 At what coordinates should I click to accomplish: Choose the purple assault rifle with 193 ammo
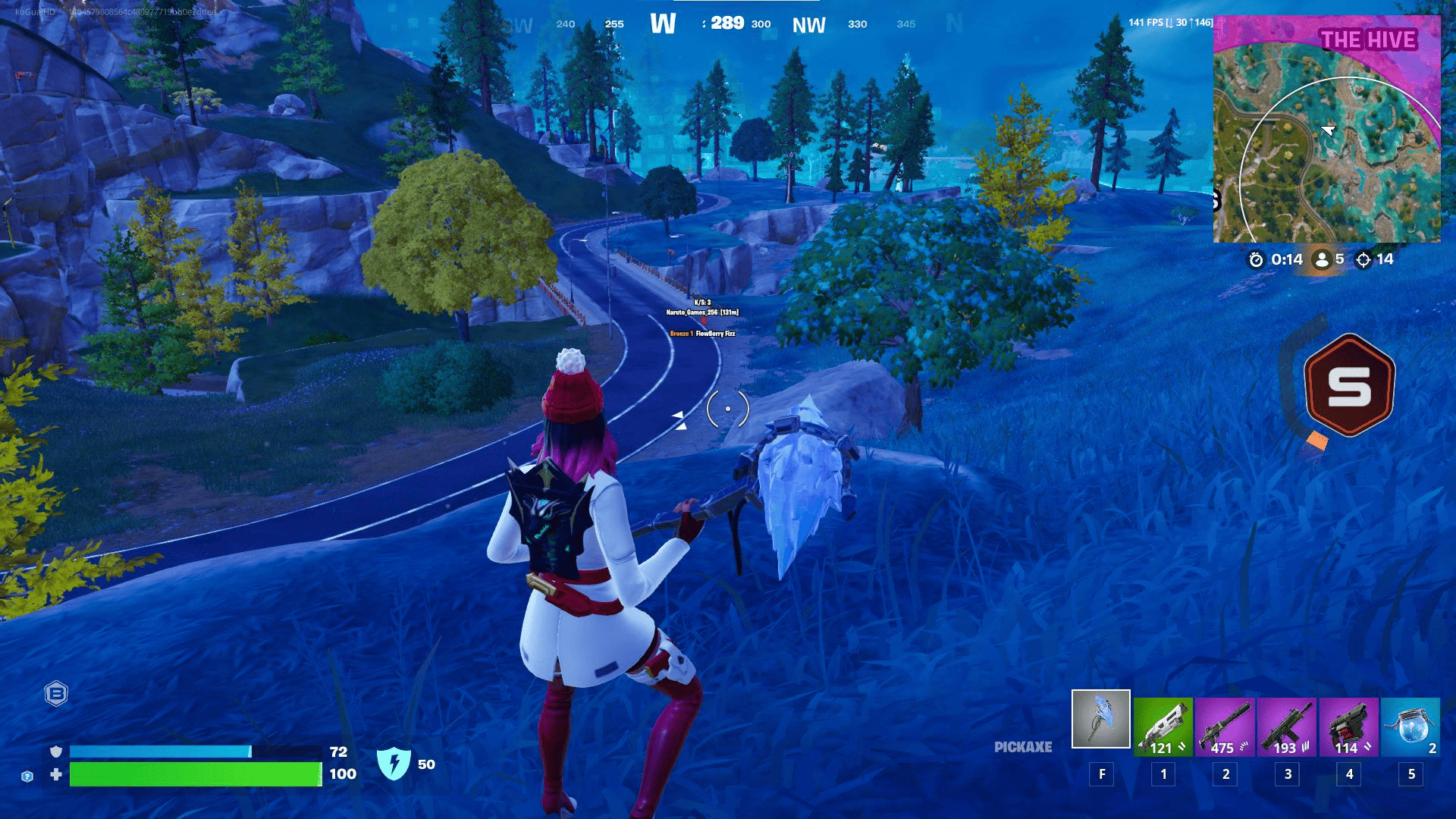1287,727
